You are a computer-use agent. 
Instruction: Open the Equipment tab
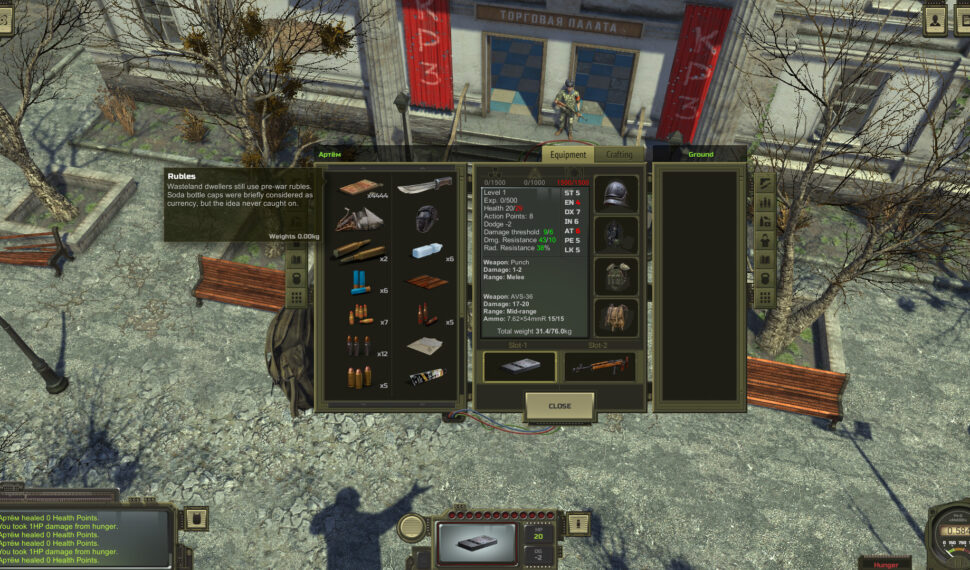(x=568, y=155)
